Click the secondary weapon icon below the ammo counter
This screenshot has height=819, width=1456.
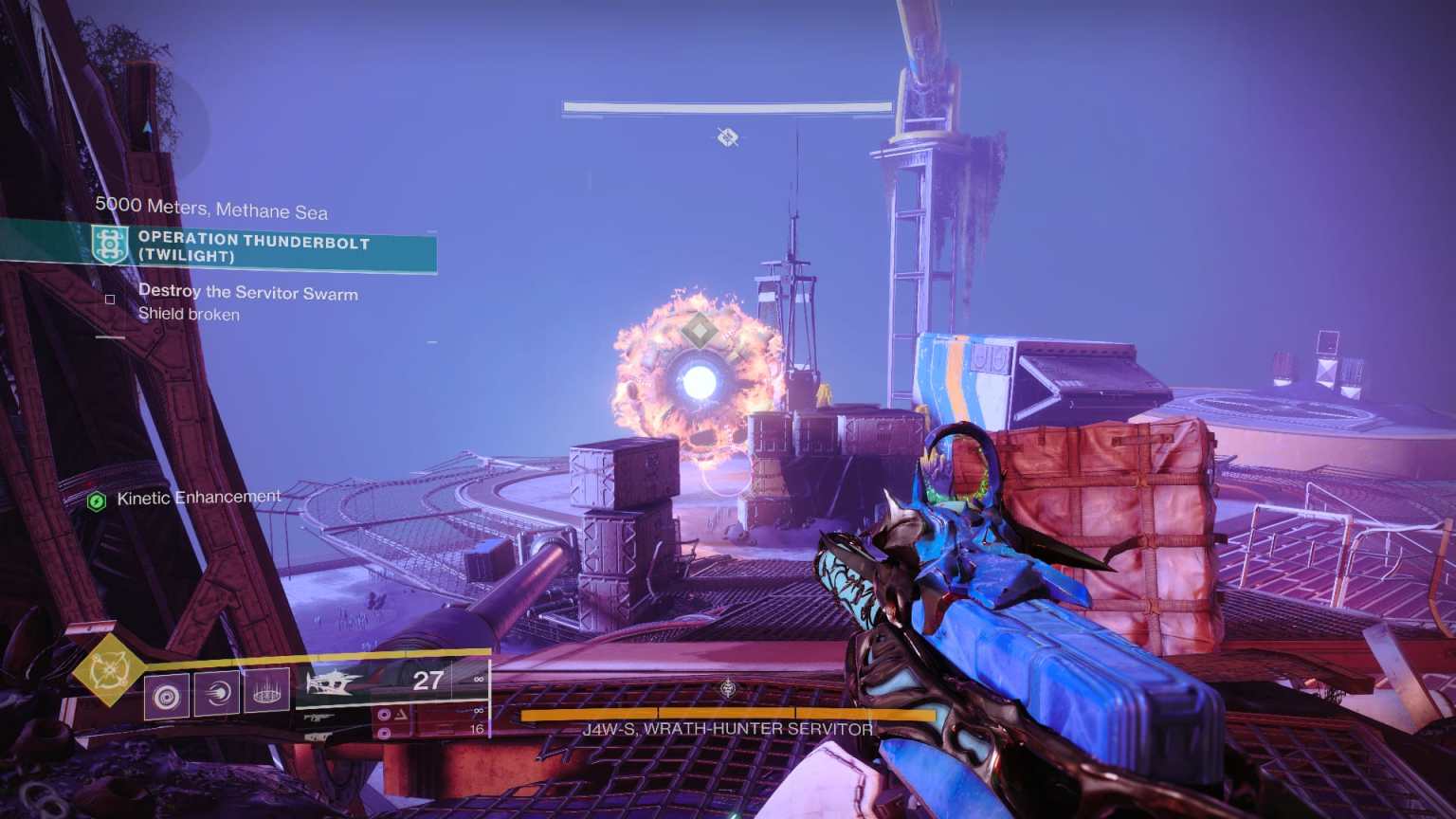318,718
